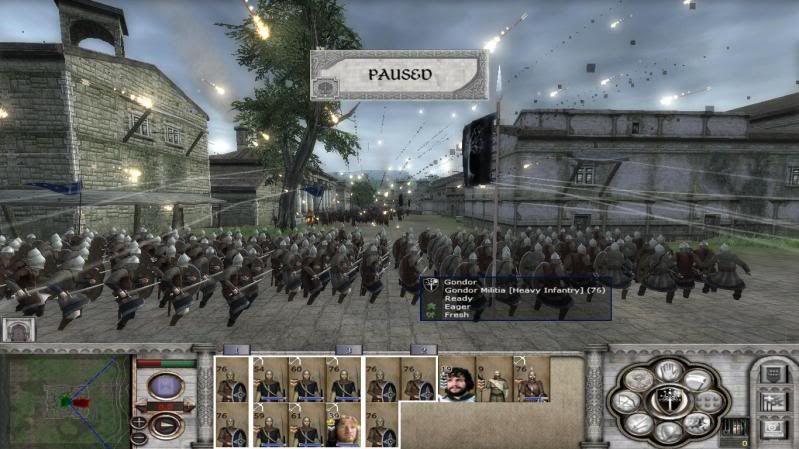Select the bearded captain portrait unit card
The width and height of the screenshot is (799, 449).
(457, 380)
